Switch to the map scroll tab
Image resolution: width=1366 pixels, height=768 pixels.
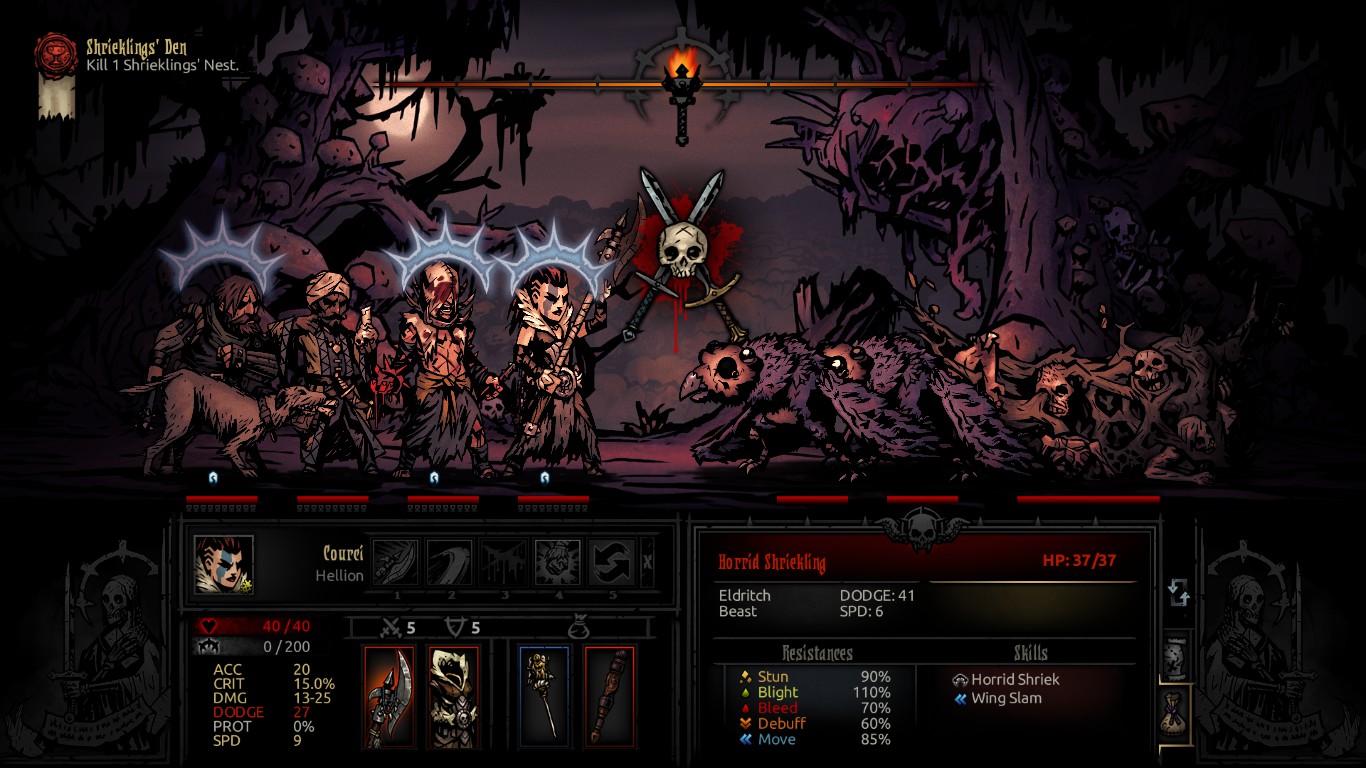[x=1177, y=658]
